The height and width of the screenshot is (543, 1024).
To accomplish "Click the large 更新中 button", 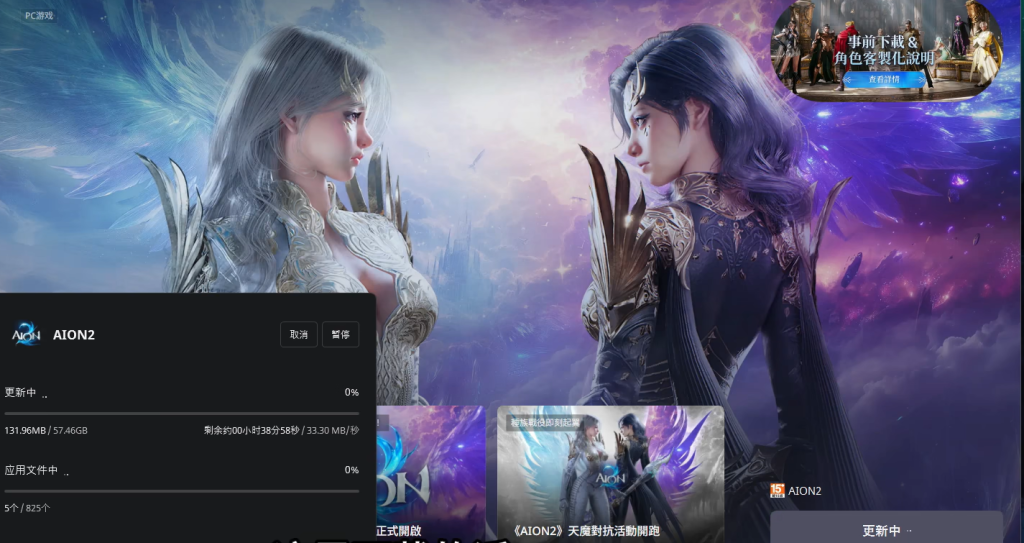I will pyautogui.click(x=886, y=529).
